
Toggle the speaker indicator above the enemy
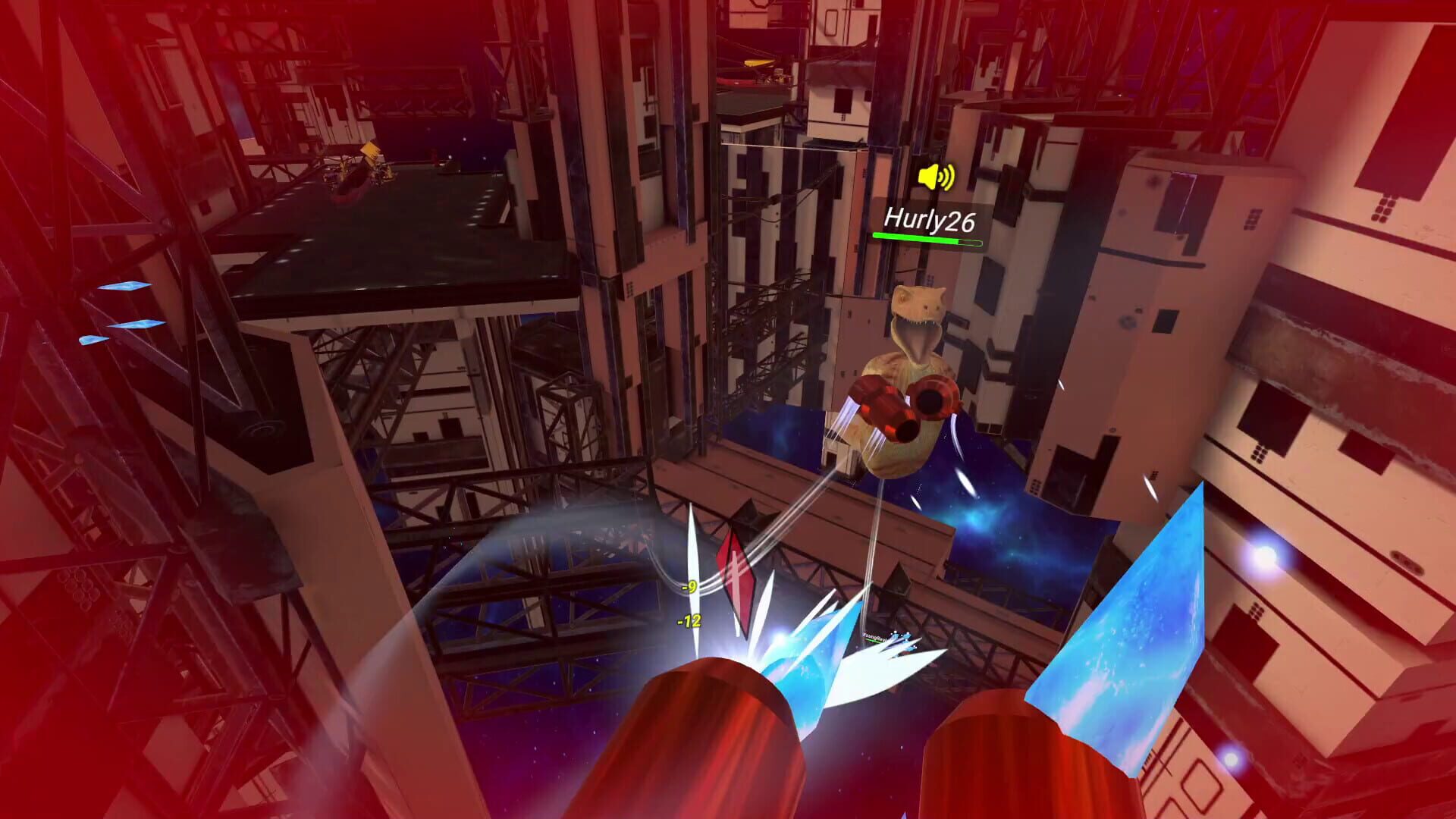[x=935, y=176]
